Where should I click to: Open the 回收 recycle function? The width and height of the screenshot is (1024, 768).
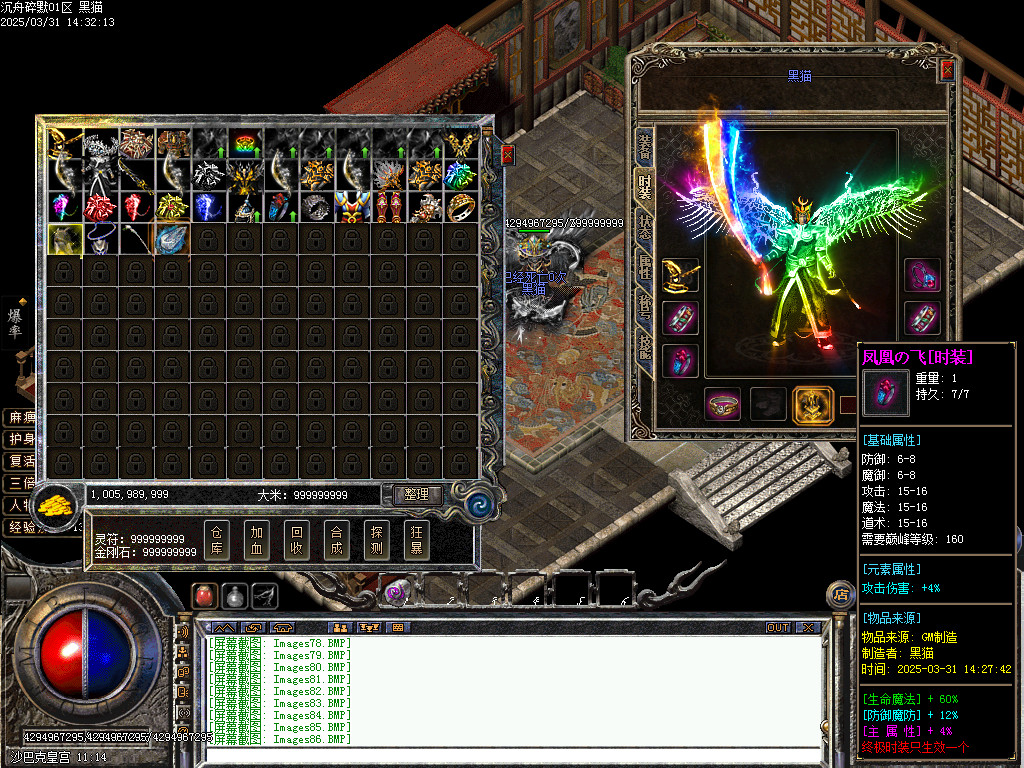pos(296,540)
